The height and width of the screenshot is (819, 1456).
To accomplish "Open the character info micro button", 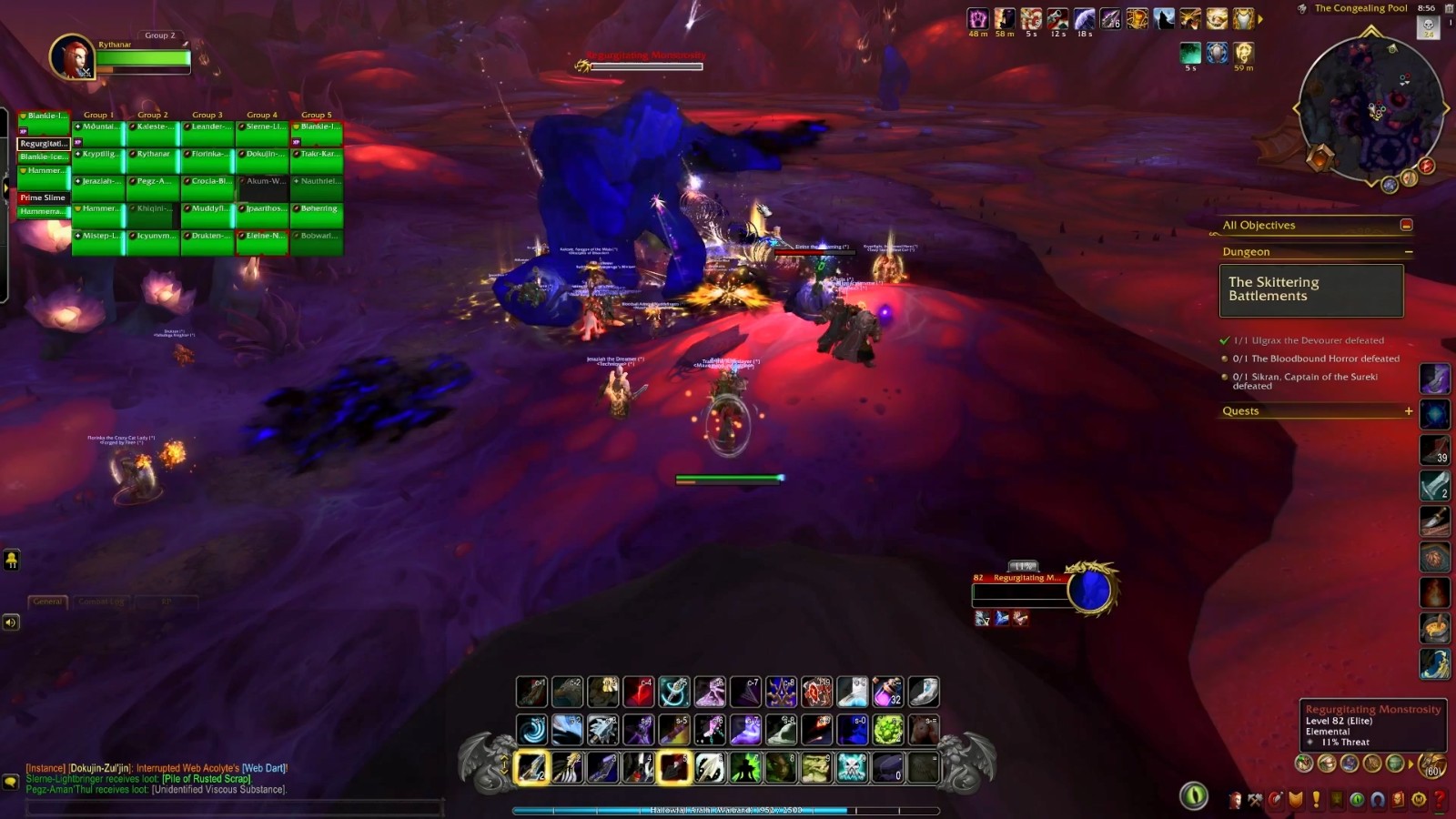I will pos(1235,800).
